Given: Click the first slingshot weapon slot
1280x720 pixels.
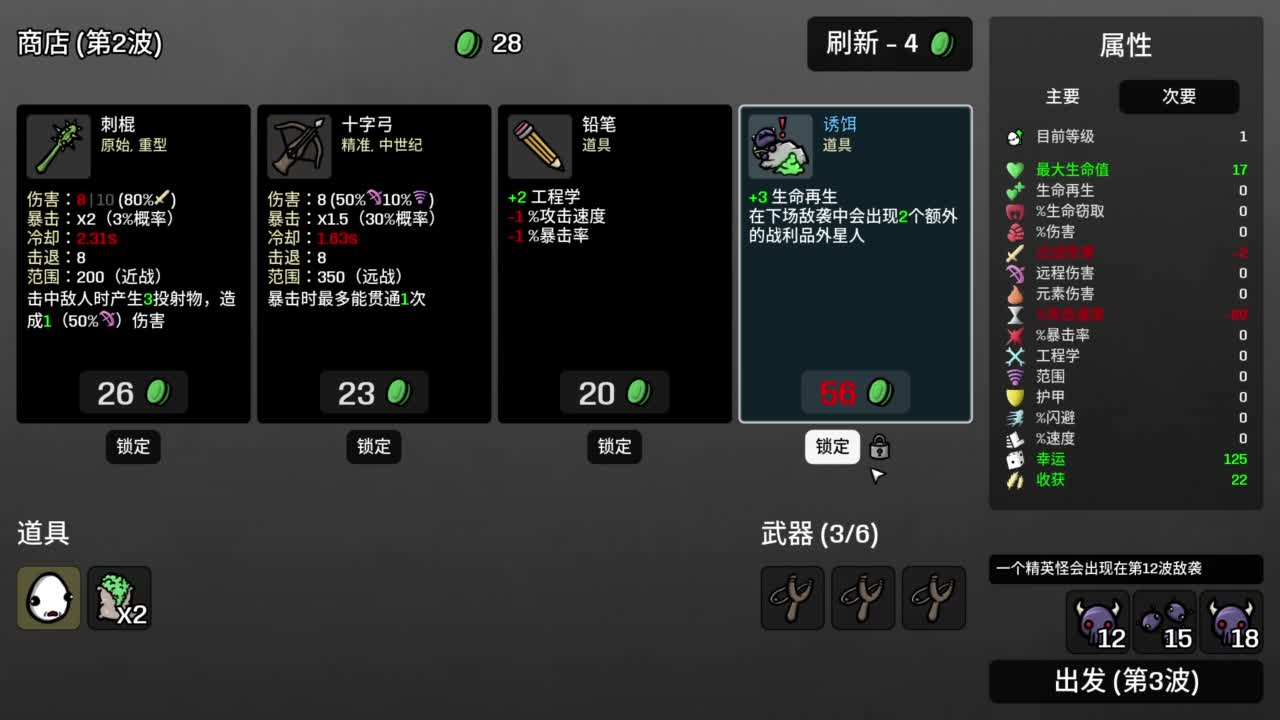Looking at the screenshot, I should tap(792, 597).
